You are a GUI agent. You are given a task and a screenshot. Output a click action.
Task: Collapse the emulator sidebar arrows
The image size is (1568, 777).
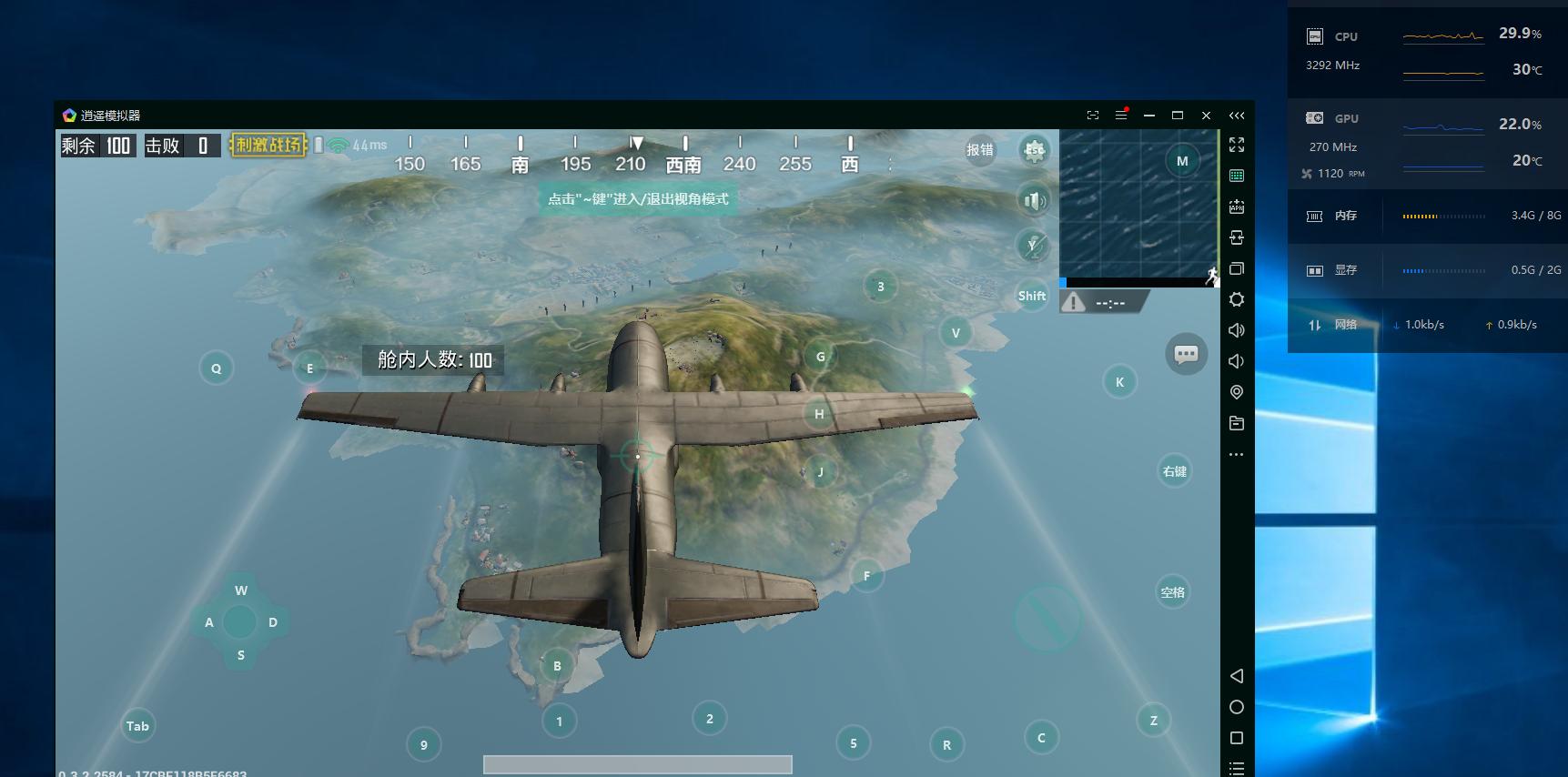click(1236, 116)
